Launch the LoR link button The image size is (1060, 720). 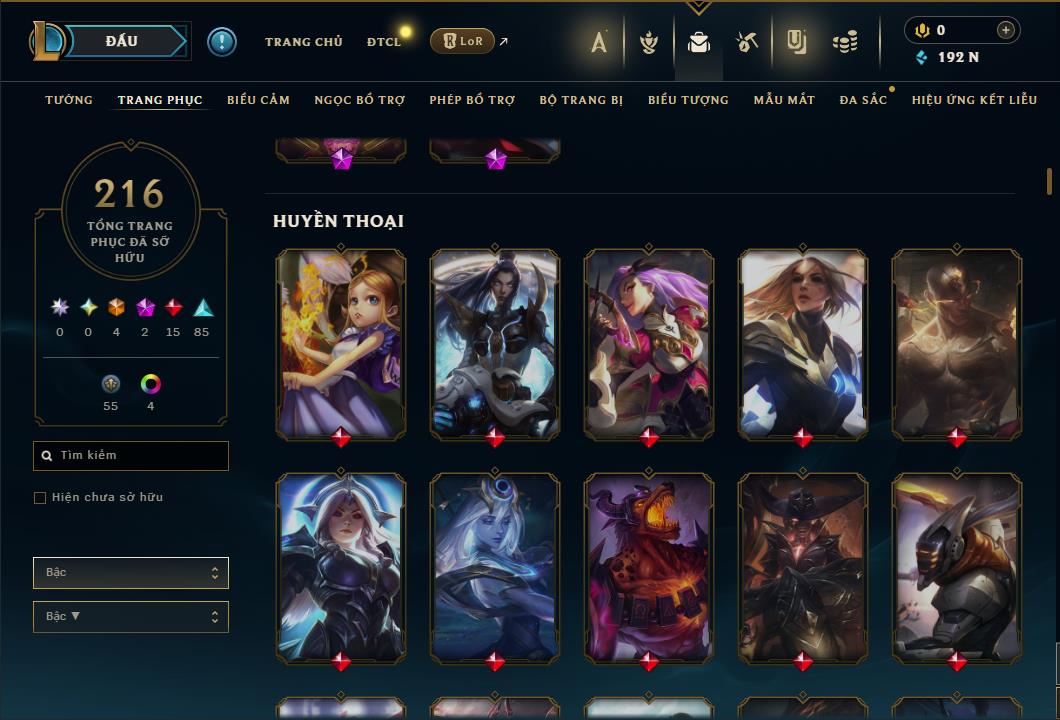coord(462,42)
